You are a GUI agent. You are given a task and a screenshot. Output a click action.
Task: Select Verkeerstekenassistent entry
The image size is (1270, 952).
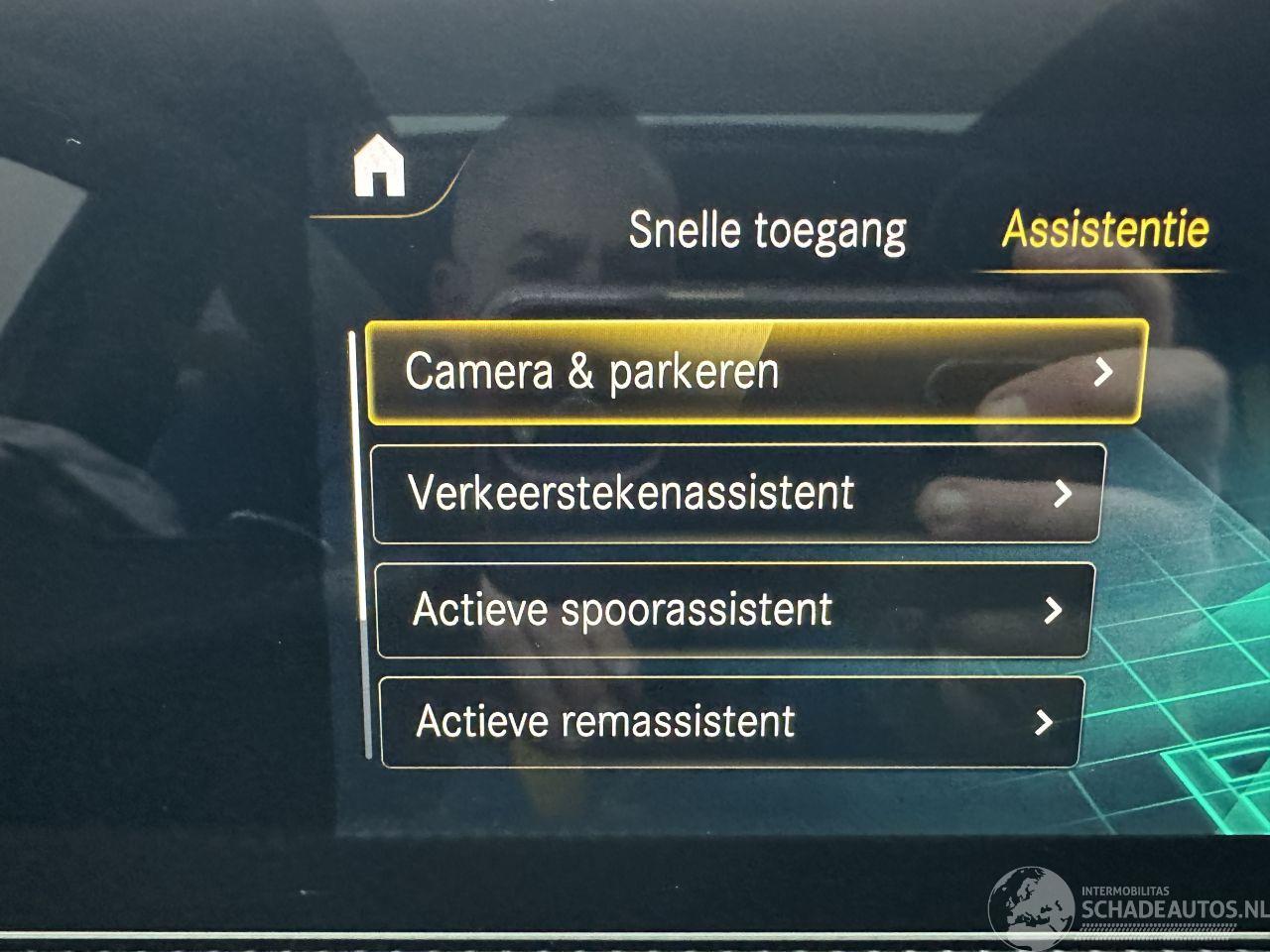pos(738,493)
